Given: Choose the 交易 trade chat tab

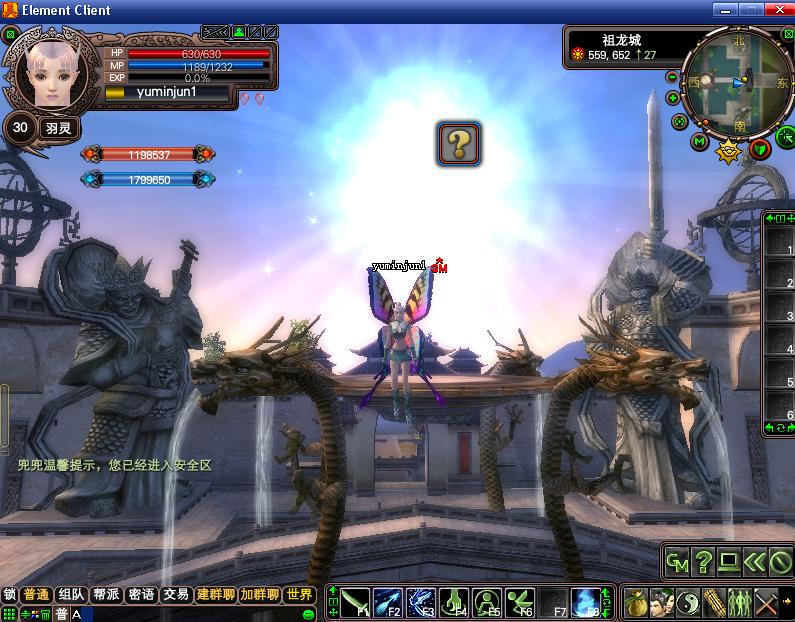Looking at the screenshot, I should 176,594.
